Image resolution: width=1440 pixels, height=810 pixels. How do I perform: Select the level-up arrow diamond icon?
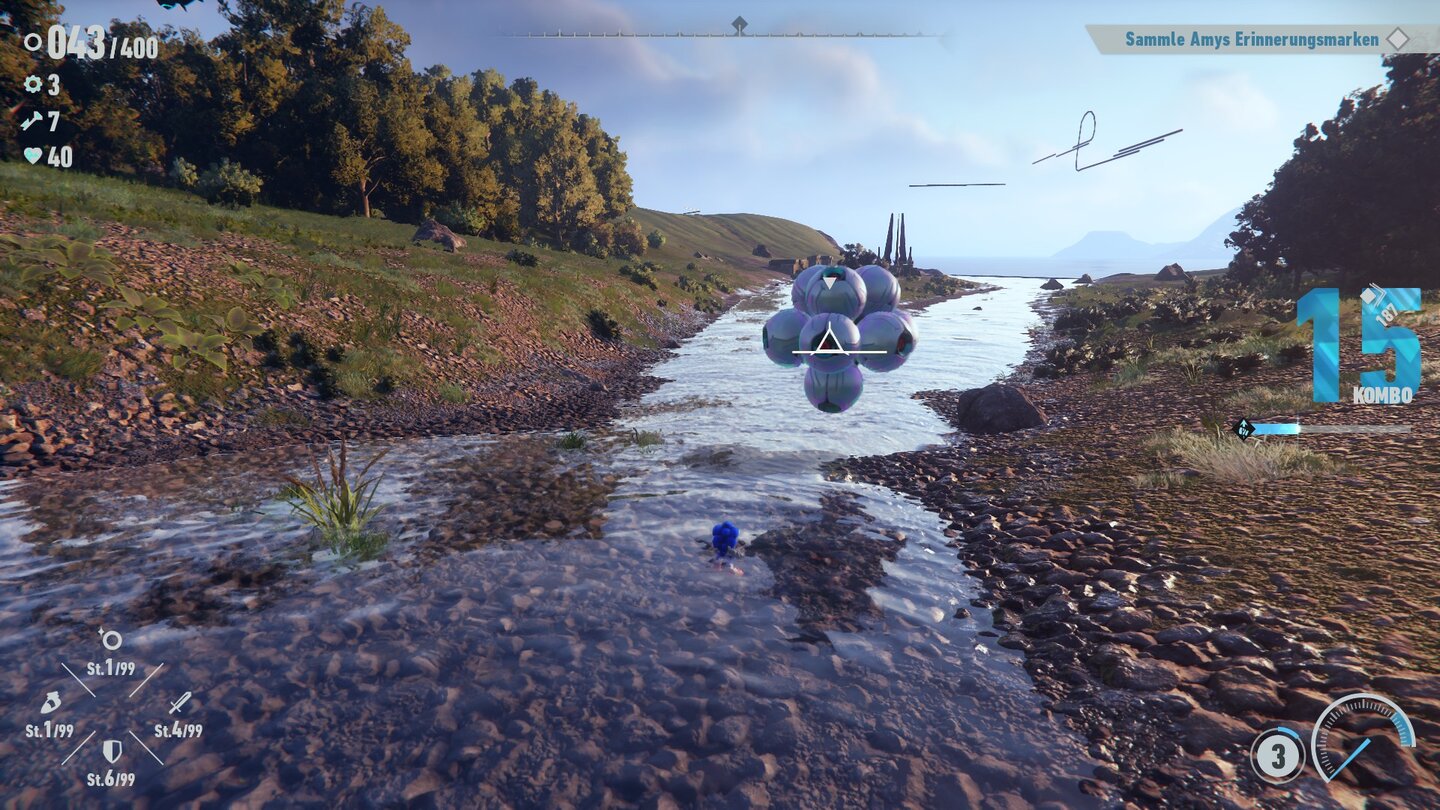point(1243,428)
